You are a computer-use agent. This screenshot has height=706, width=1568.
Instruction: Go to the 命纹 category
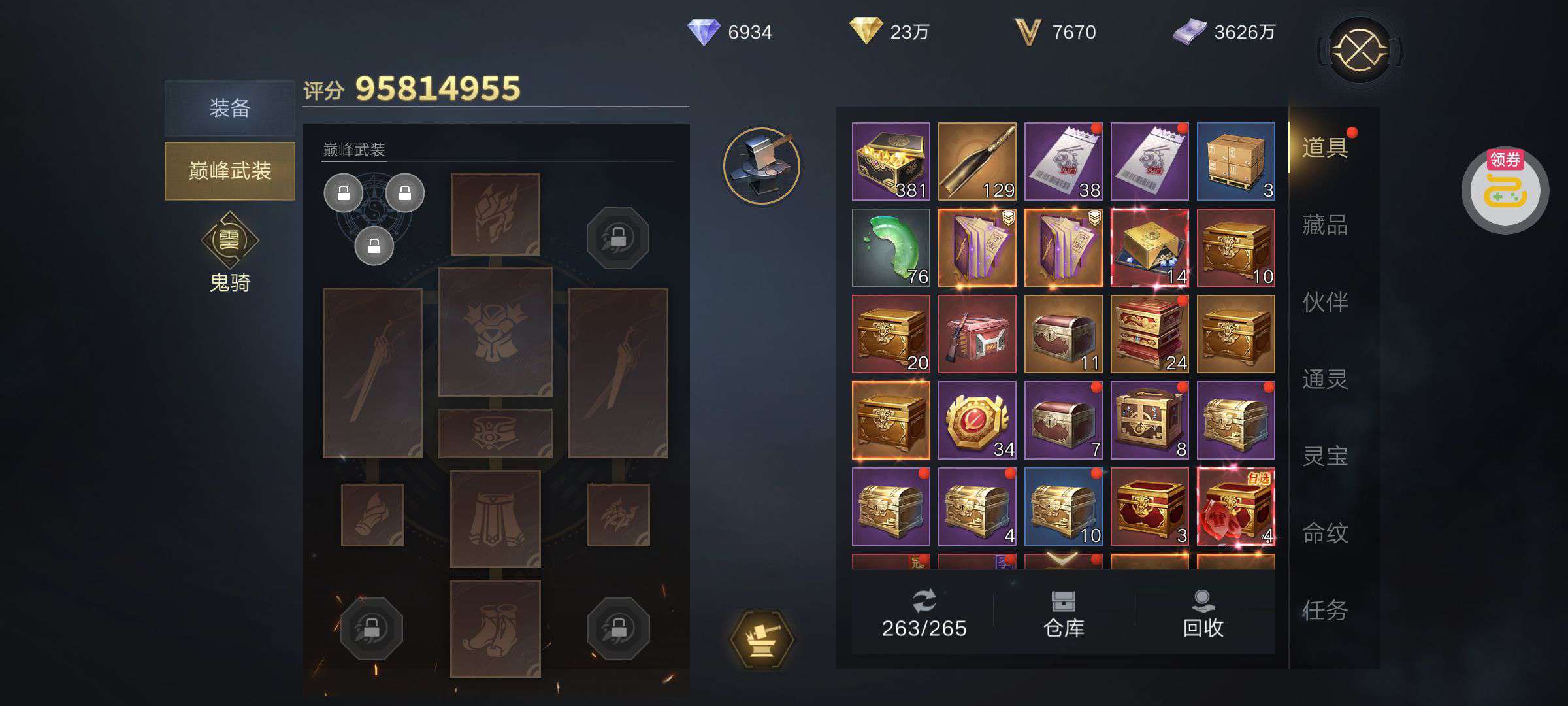point(1324,533)
